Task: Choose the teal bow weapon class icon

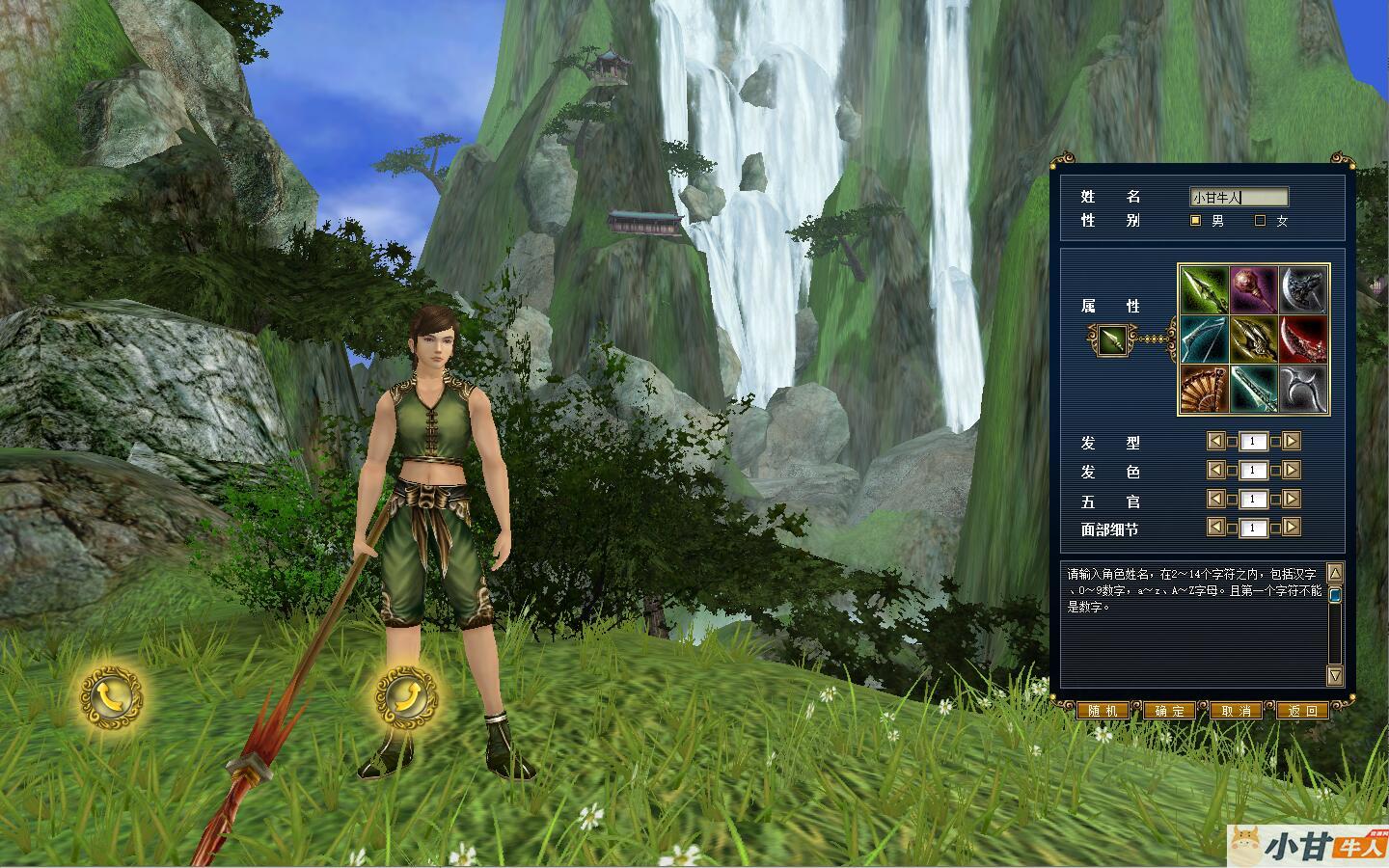Action: 1203,339
